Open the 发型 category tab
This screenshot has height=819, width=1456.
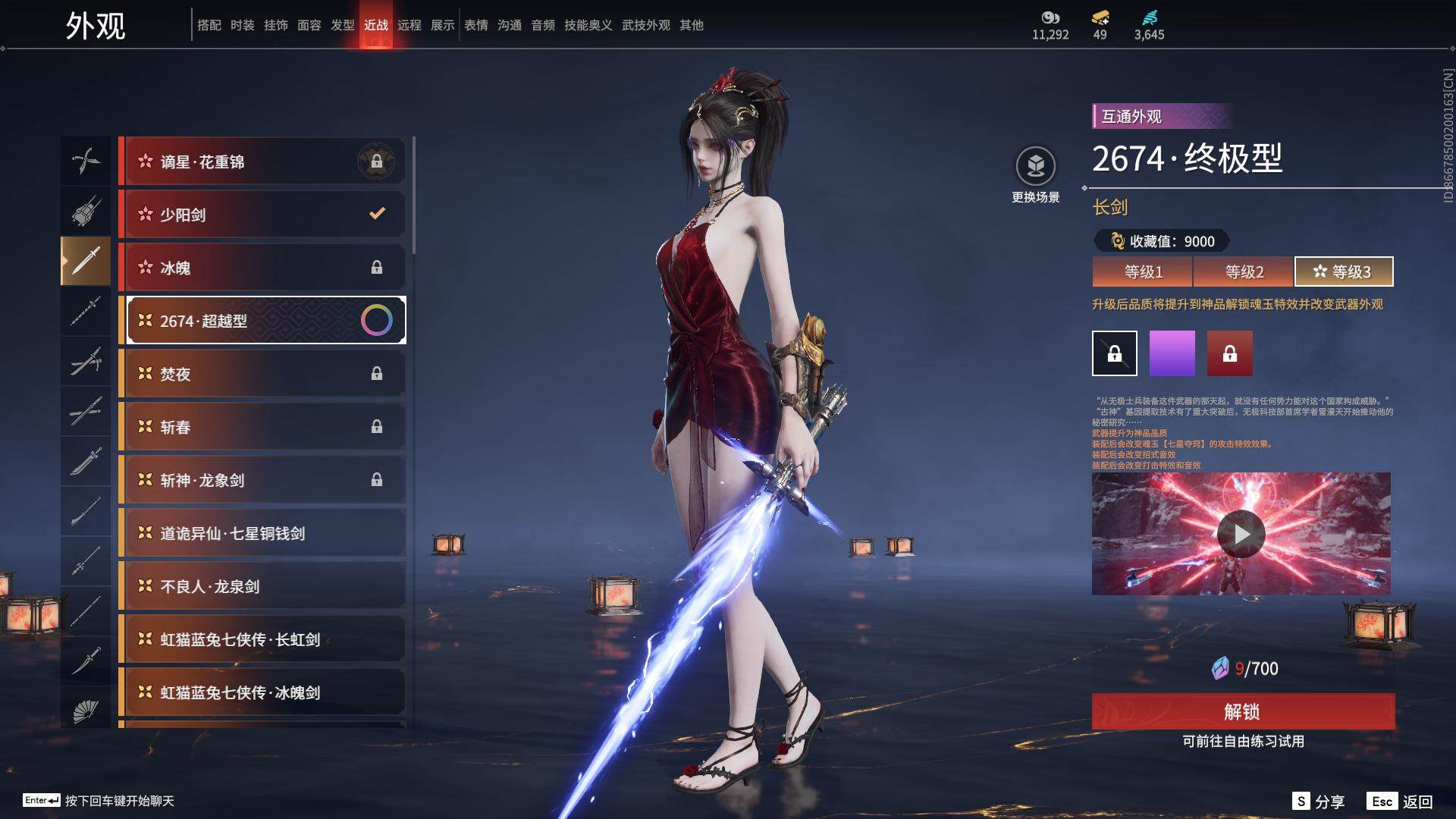point(343,25)
